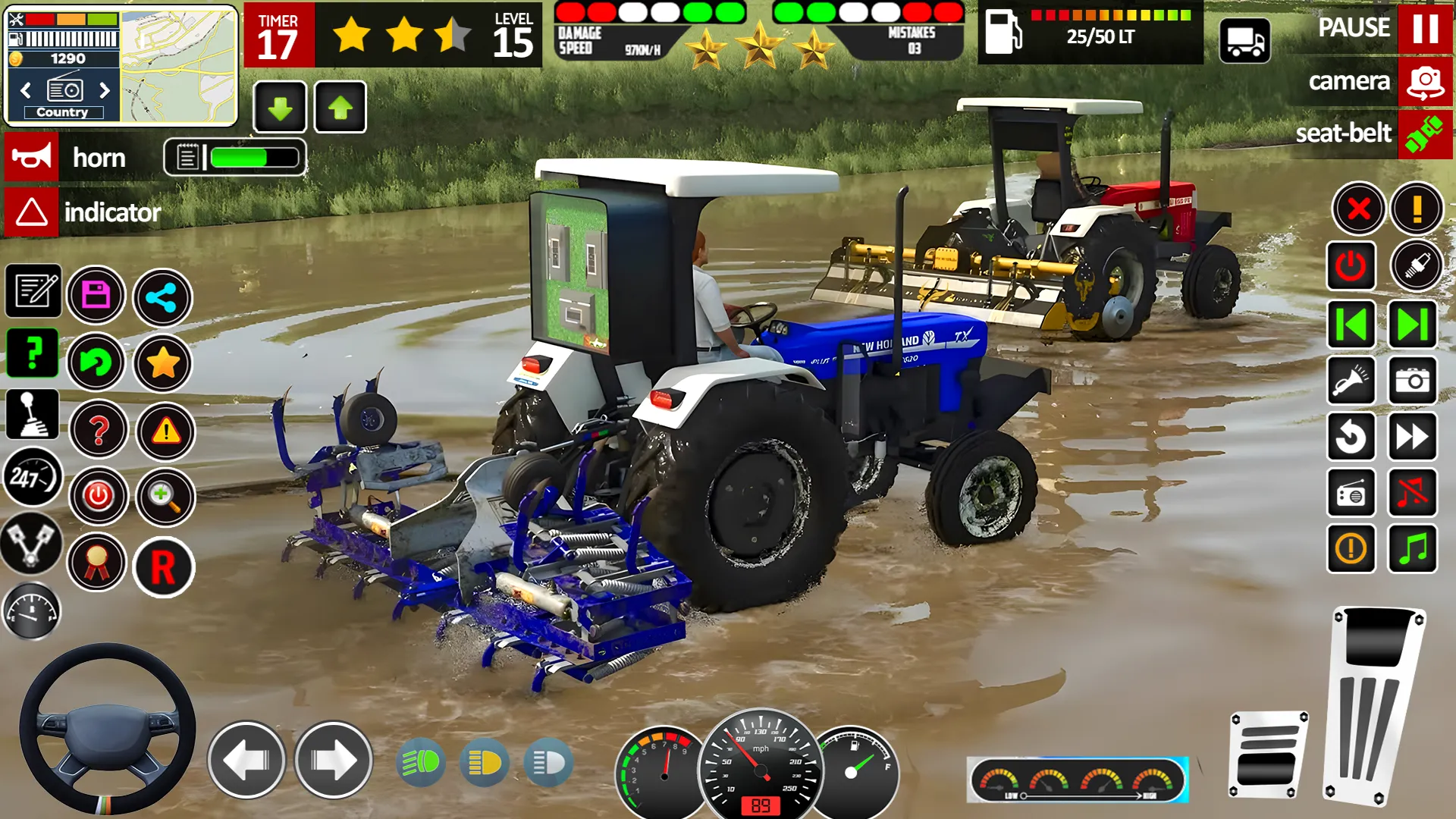The height and width of the screenshot is (819, 1456).
Task: Take a screenshot with the camera icon
Action: point(1412,380)
